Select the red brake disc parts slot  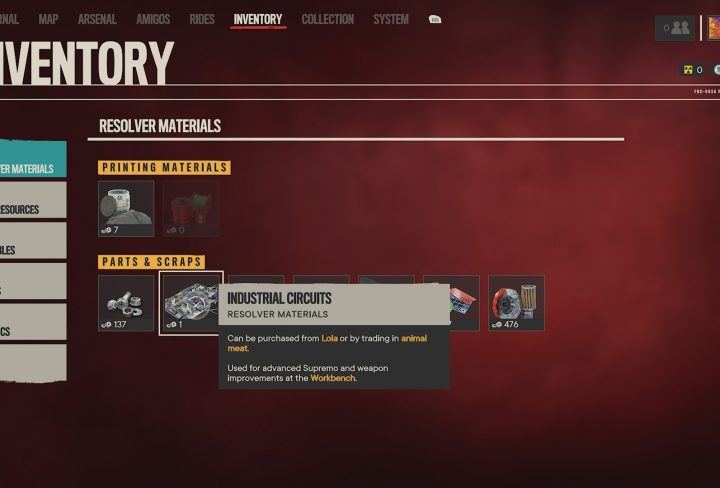(516, 303)
